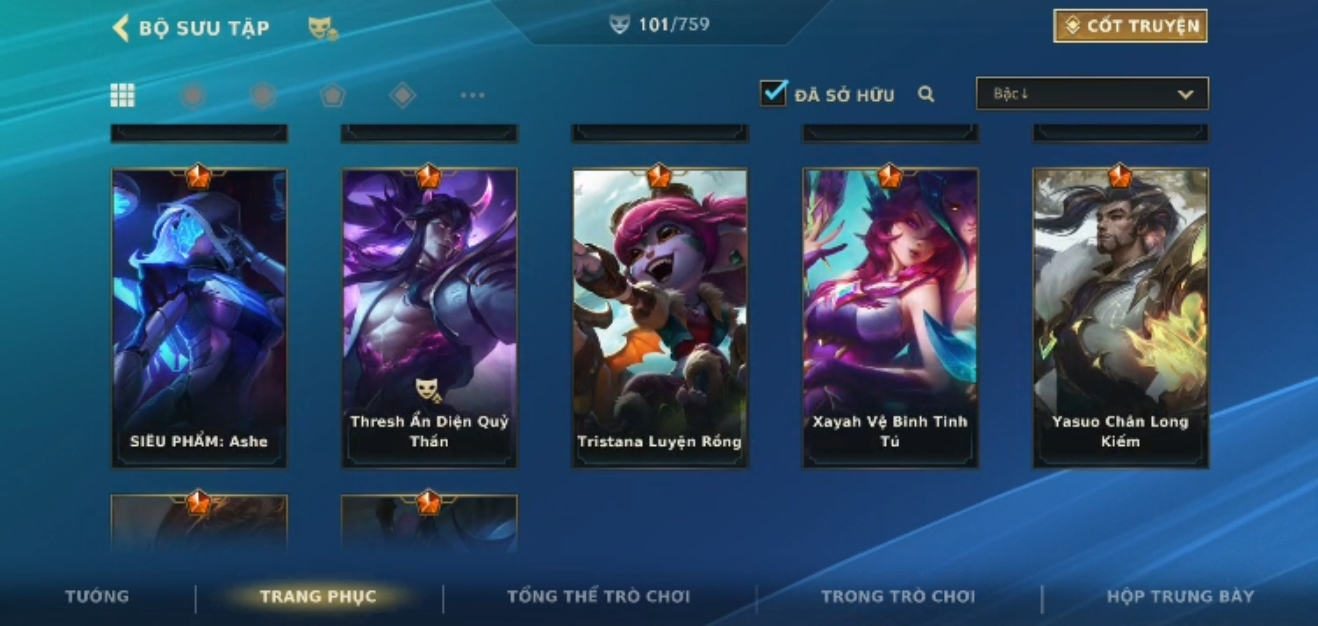Open the three-dots more filters option
This screenshot has width=1318, height=626.
point(472,95)
